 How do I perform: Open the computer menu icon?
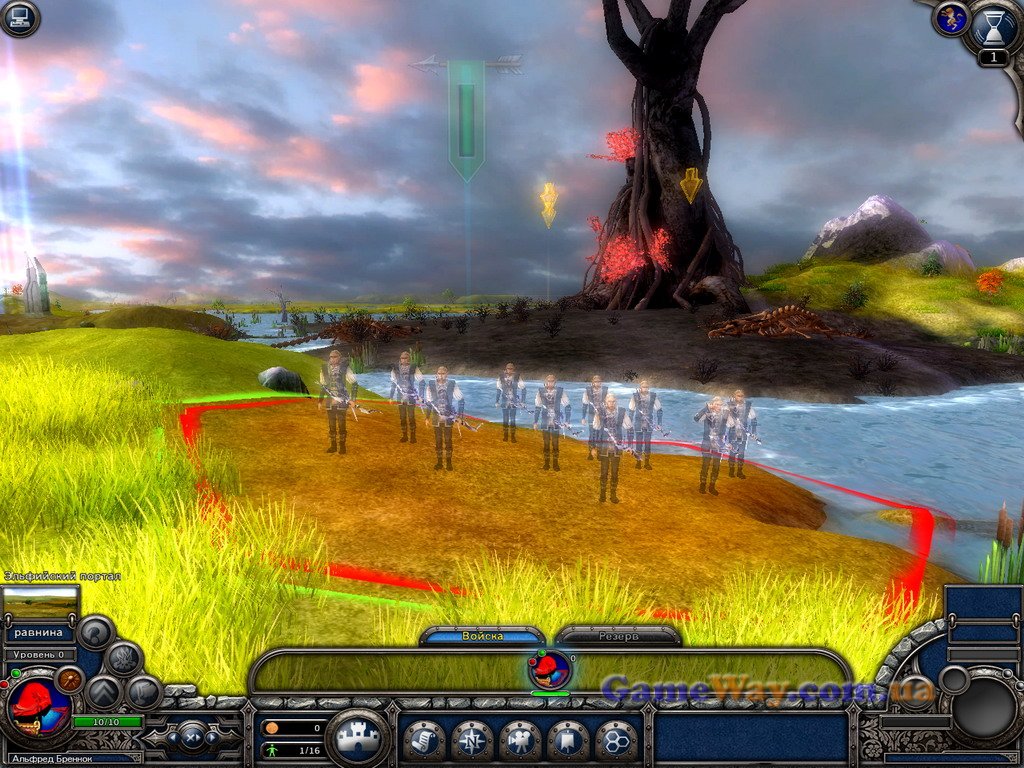click(x=19, y=18)
